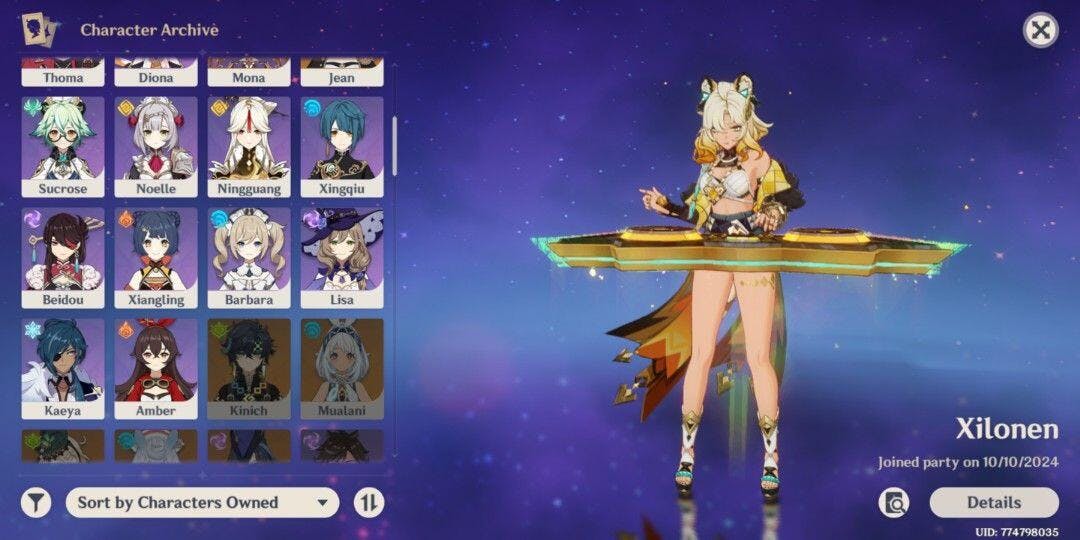Open Xilonen's Details page
Viewport: 1080px width, 540px height.
993,502
